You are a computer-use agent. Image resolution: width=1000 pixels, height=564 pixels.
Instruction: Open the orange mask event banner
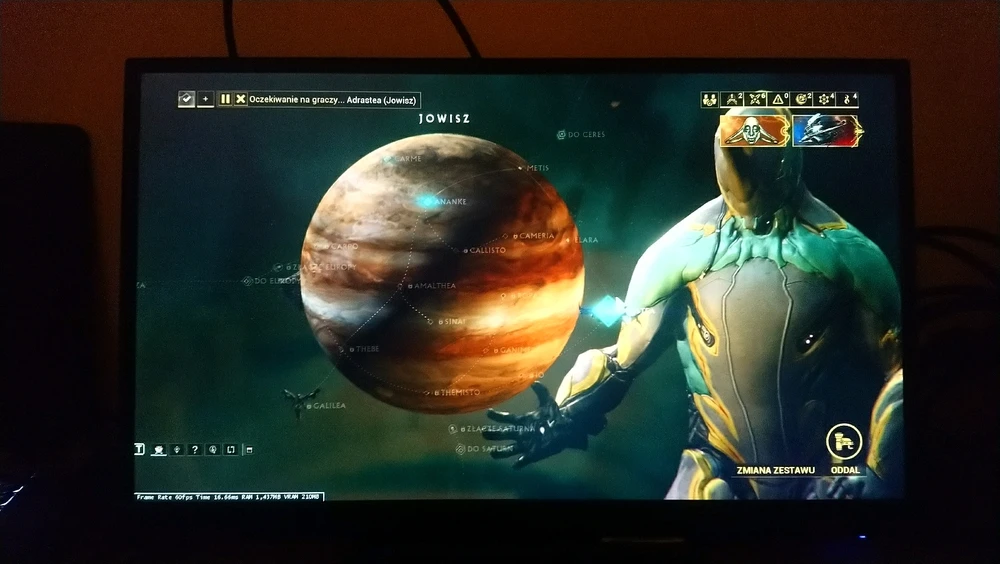click(x=755, y=130)
